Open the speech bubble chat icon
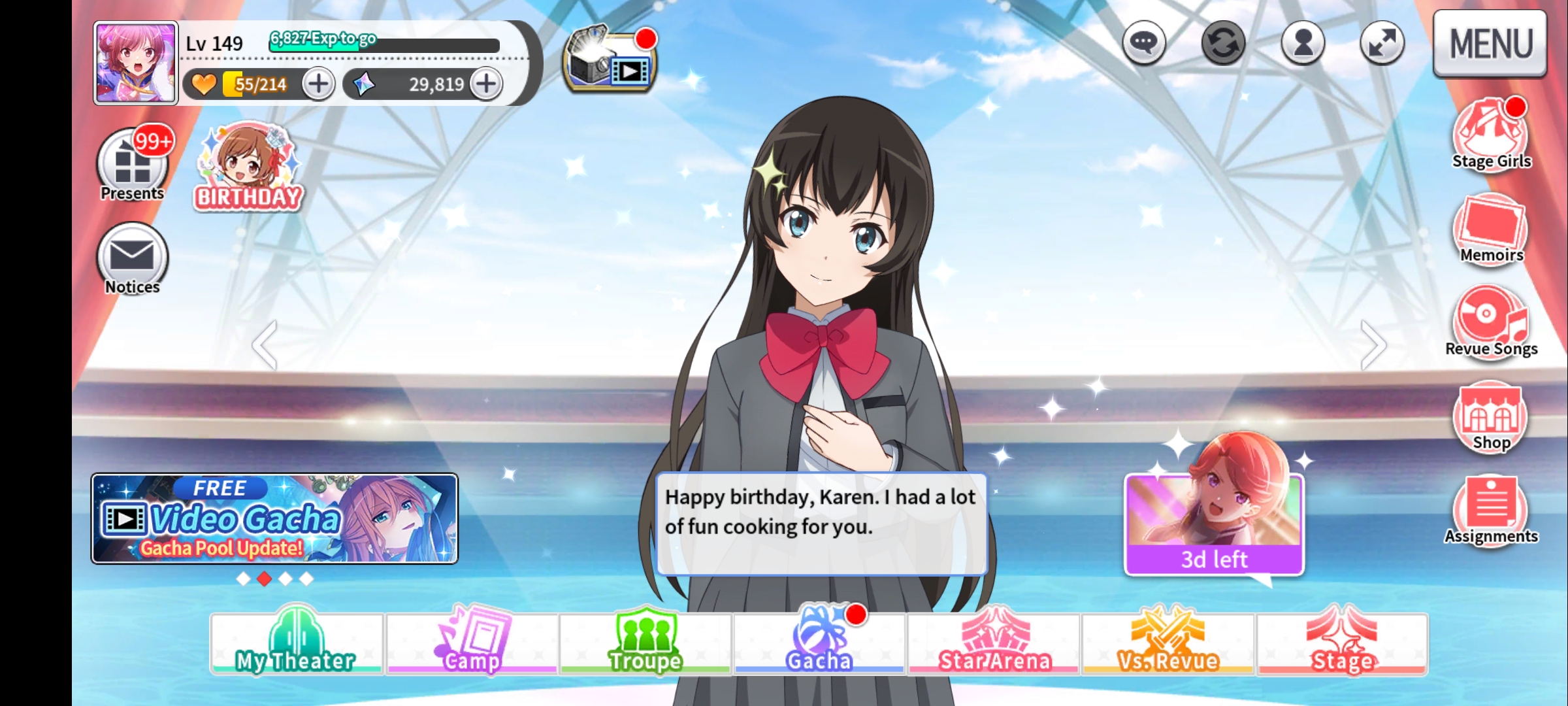 1143,43
